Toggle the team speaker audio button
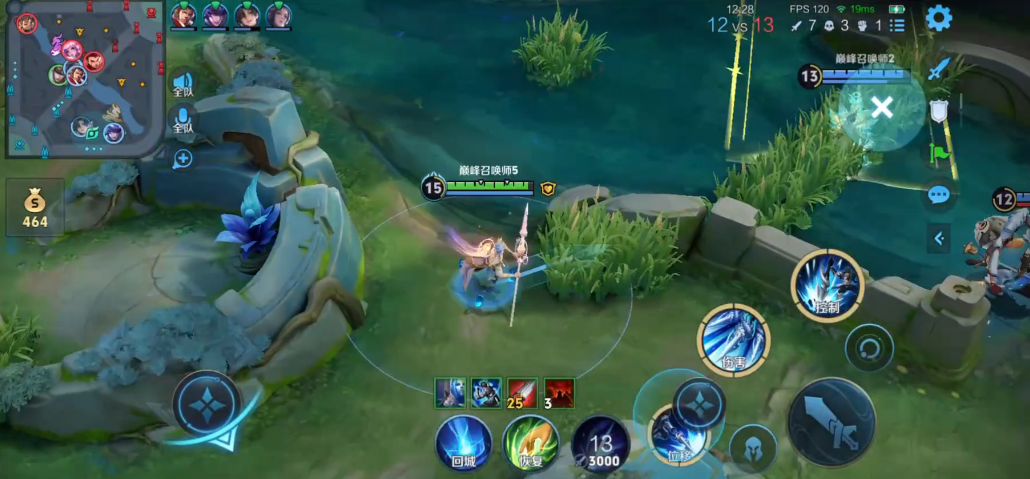 tap(182, 85)
